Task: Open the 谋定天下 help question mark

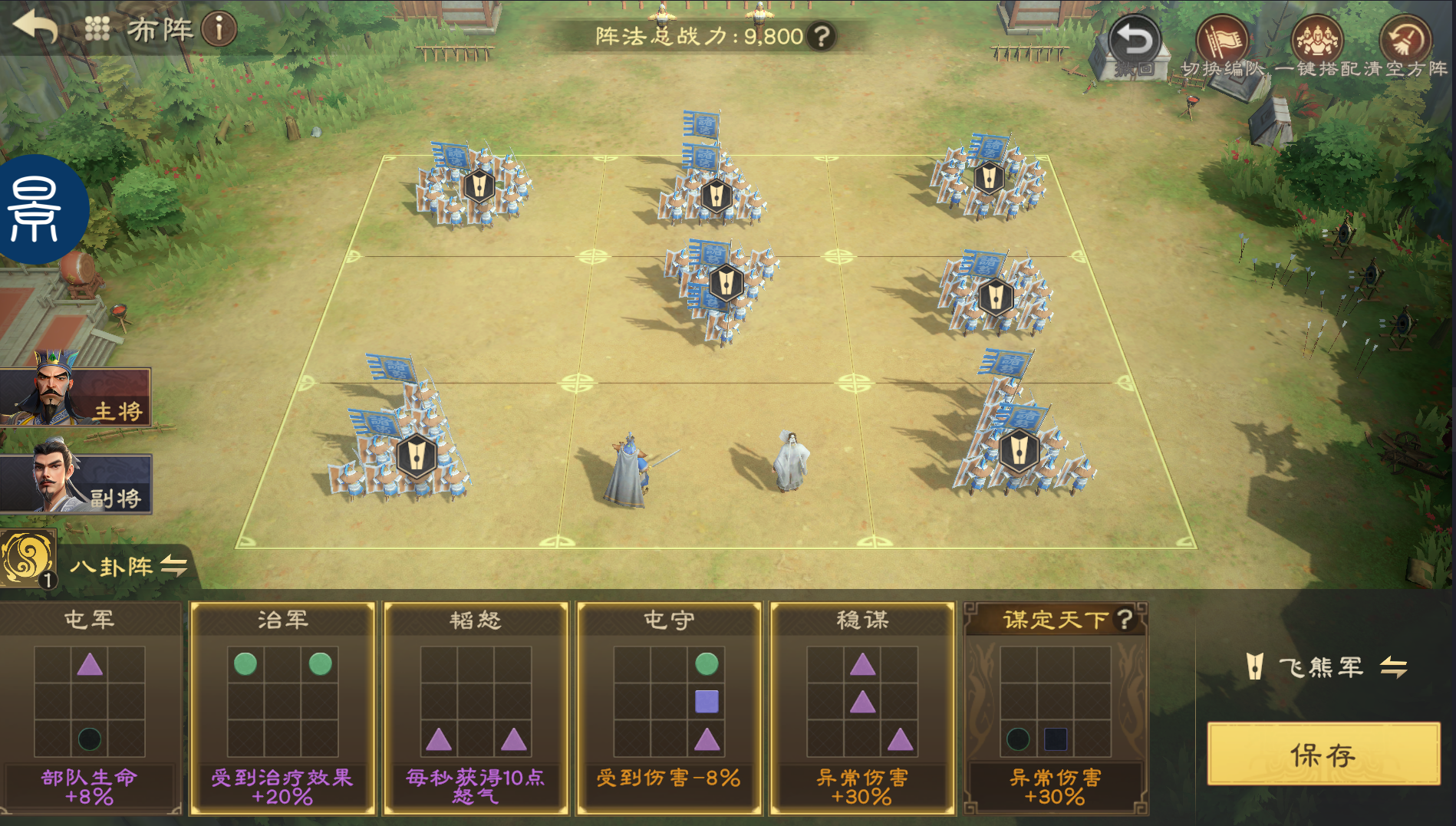Action: point(1125,619)
